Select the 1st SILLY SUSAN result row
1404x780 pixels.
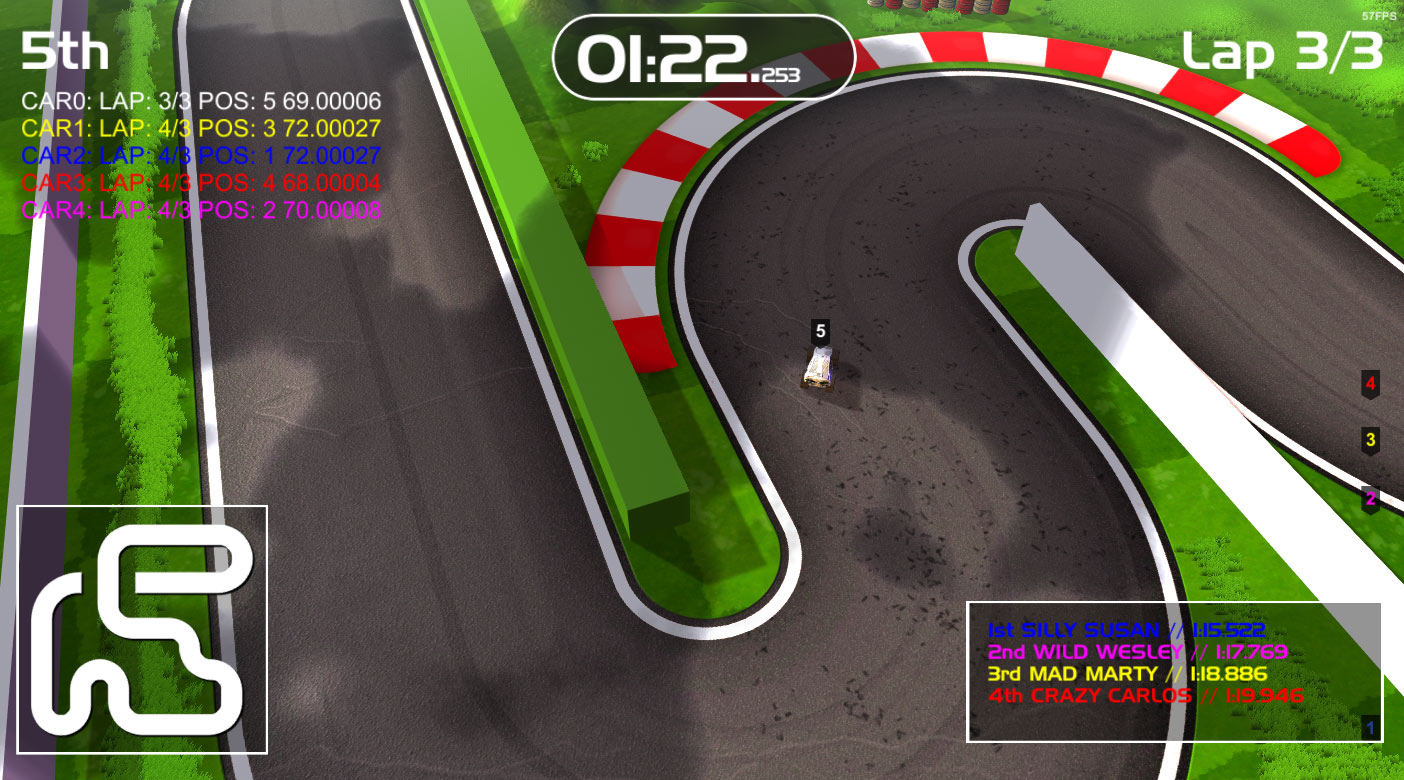tap(1126, 631)
